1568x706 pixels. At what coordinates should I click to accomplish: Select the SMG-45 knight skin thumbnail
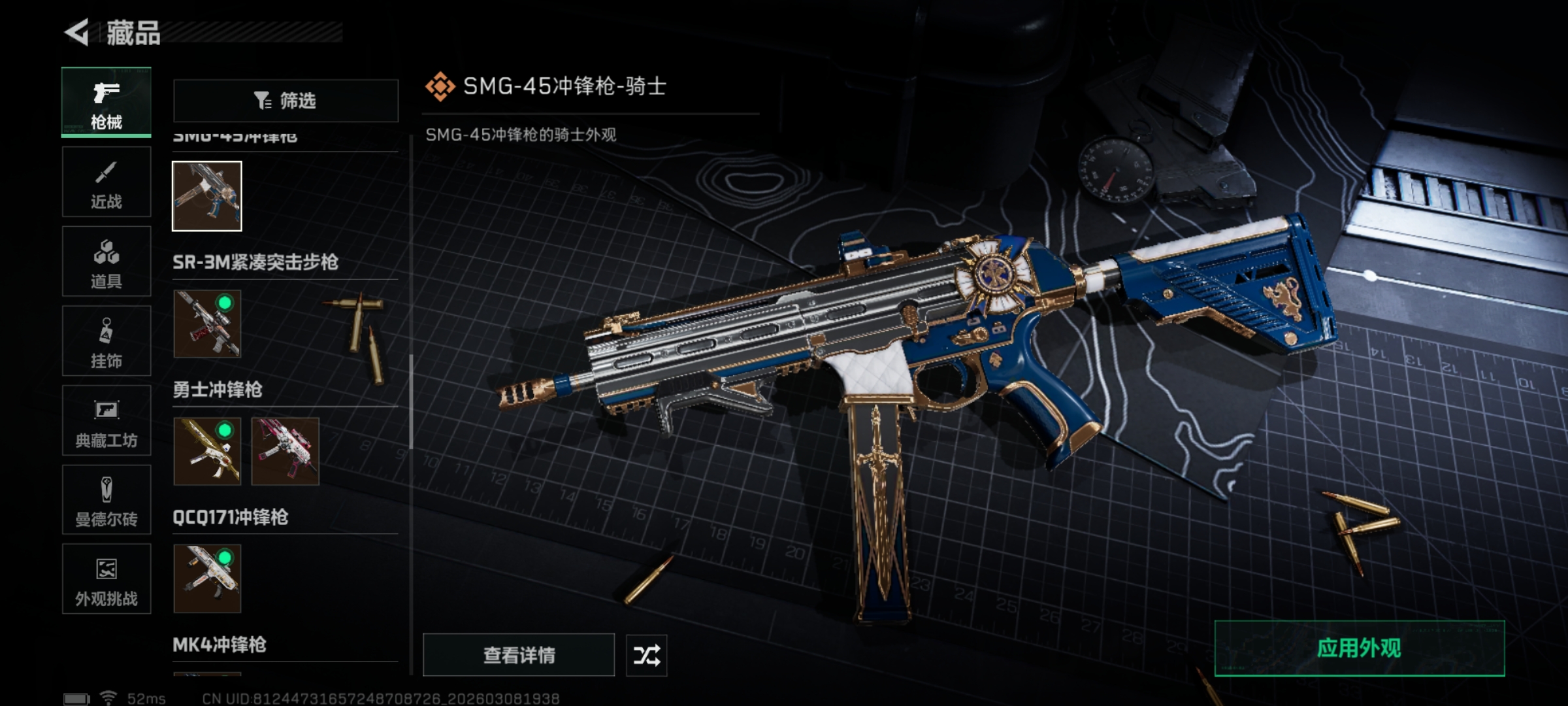pos(207,196)
